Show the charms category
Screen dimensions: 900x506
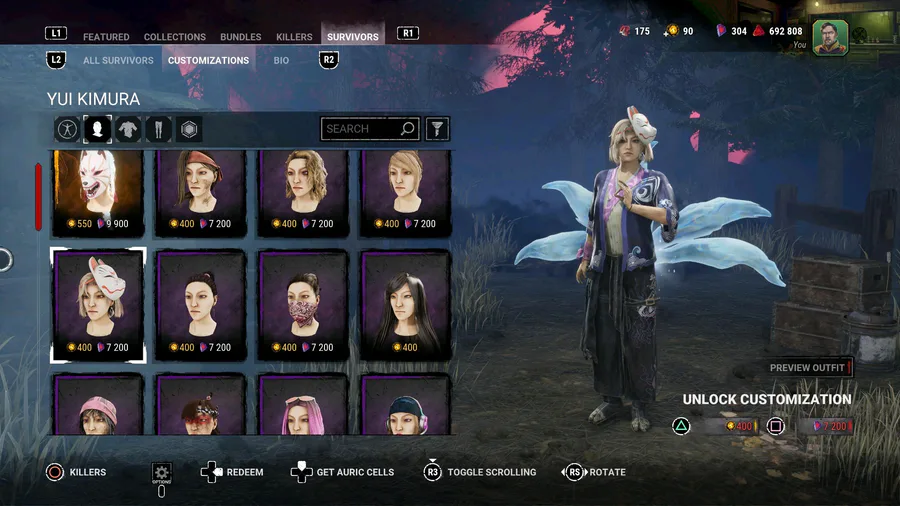189,129
